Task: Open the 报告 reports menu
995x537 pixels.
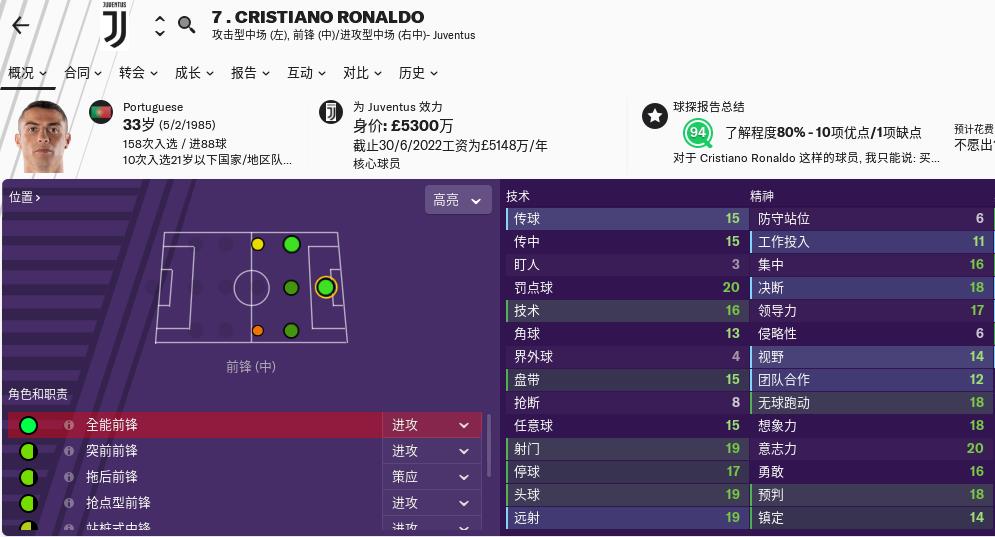Action: [x=251, y=73]
